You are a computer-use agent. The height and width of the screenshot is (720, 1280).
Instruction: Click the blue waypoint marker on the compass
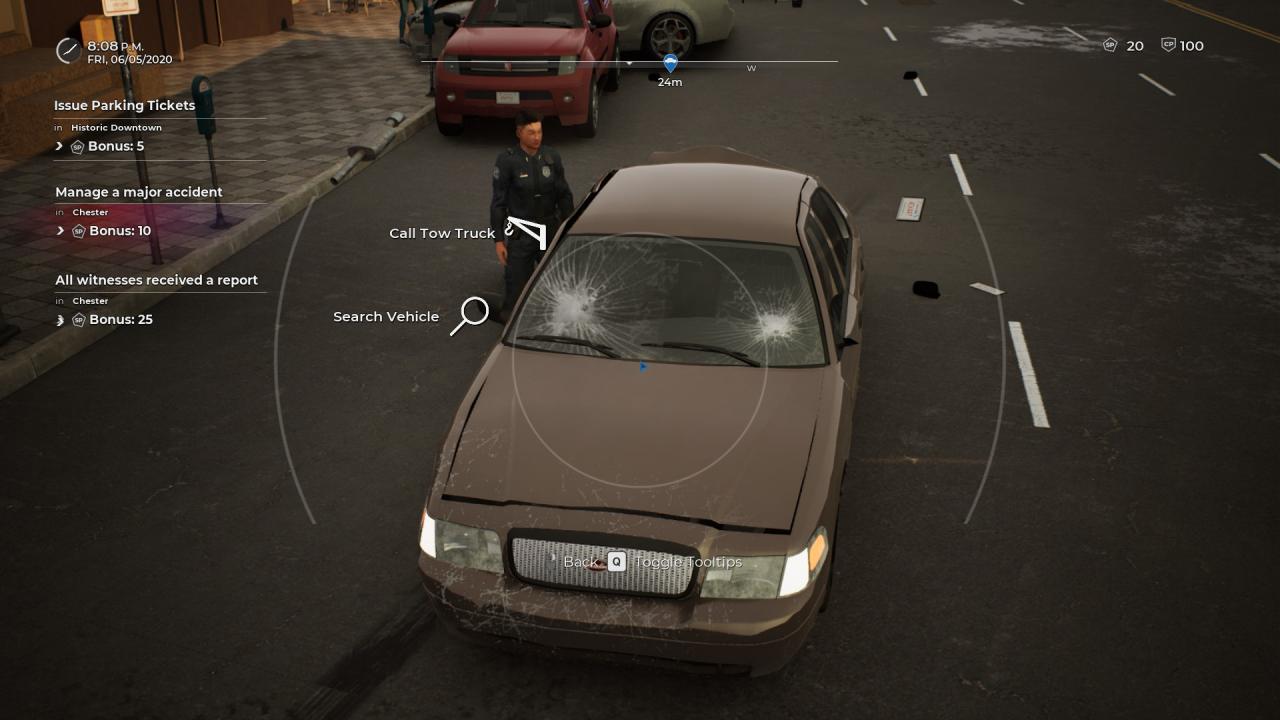pos(670,63)
